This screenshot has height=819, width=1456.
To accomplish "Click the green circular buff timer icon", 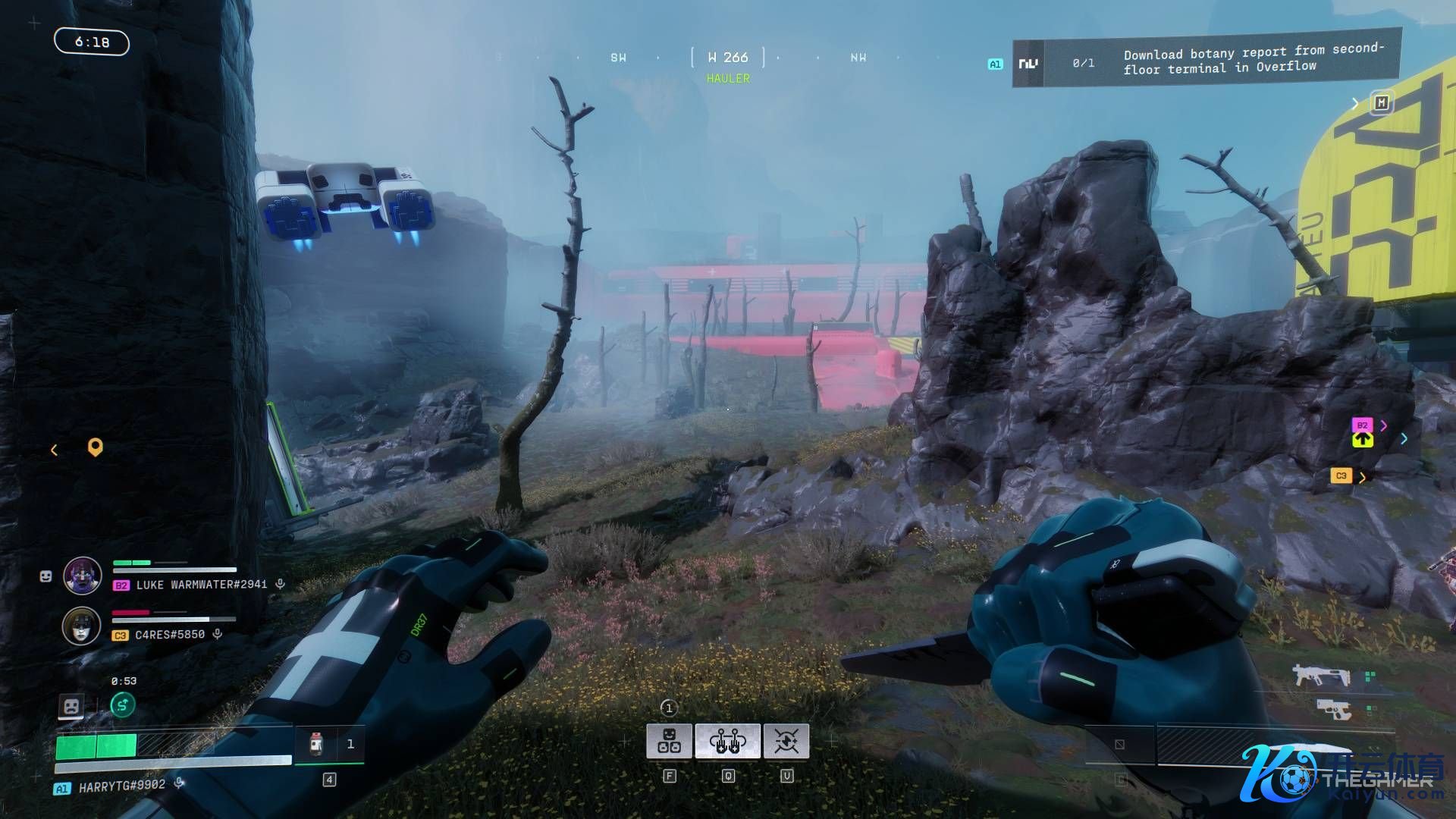I will (x=123, y=705).
